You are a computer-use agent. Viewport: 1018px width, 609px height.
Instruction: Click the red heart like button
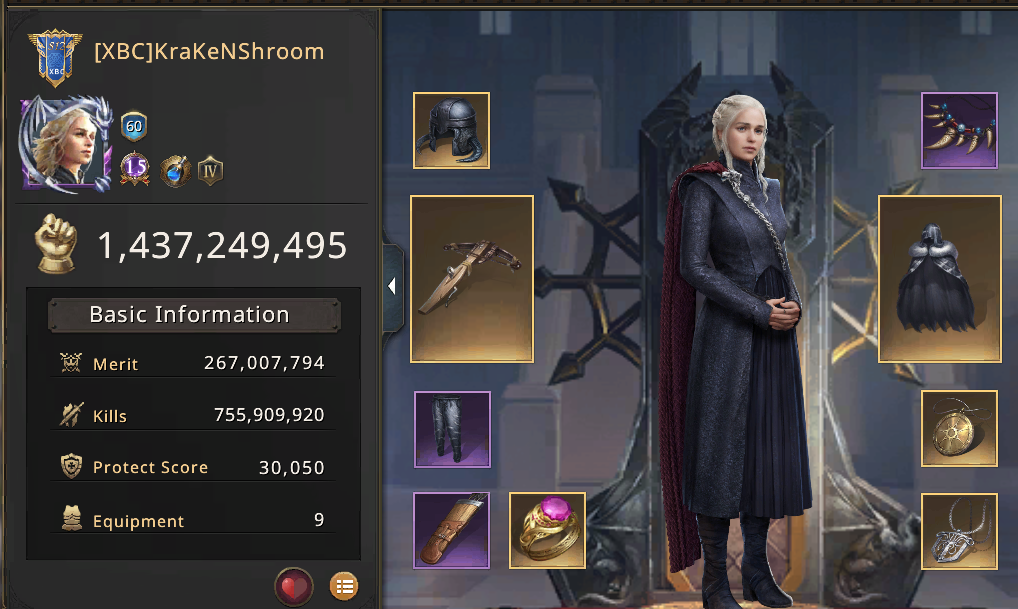(294, 586)
